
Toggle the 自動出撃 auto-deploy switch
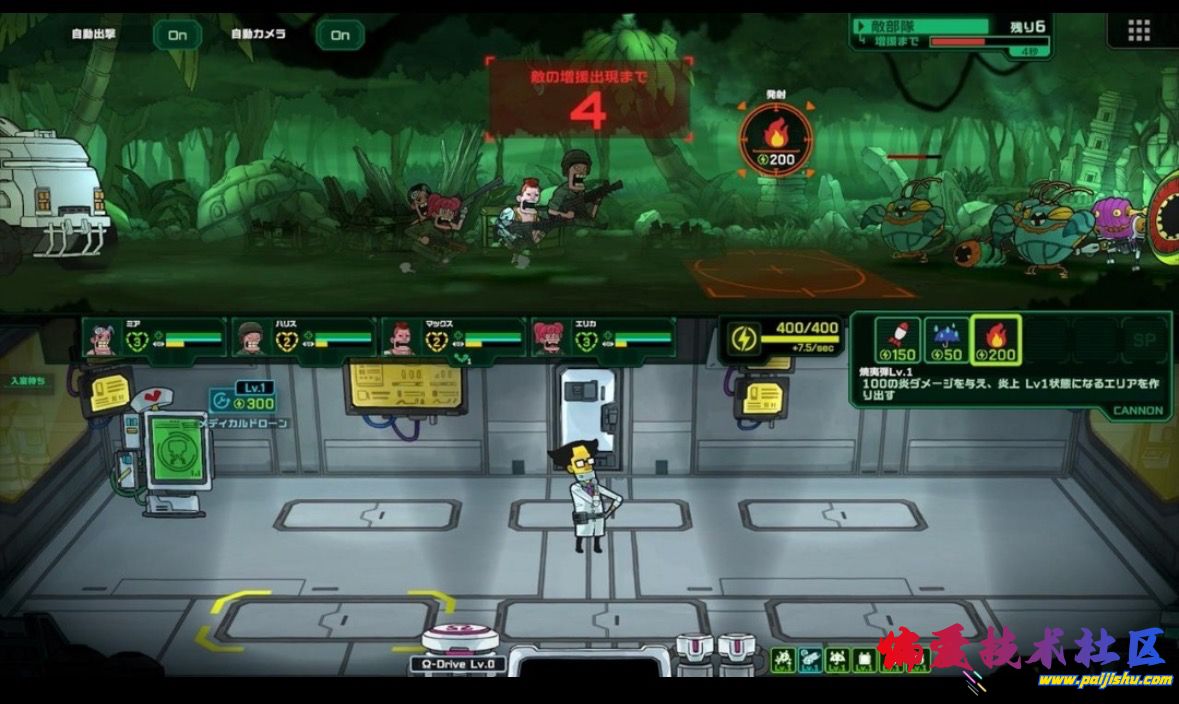177,35
